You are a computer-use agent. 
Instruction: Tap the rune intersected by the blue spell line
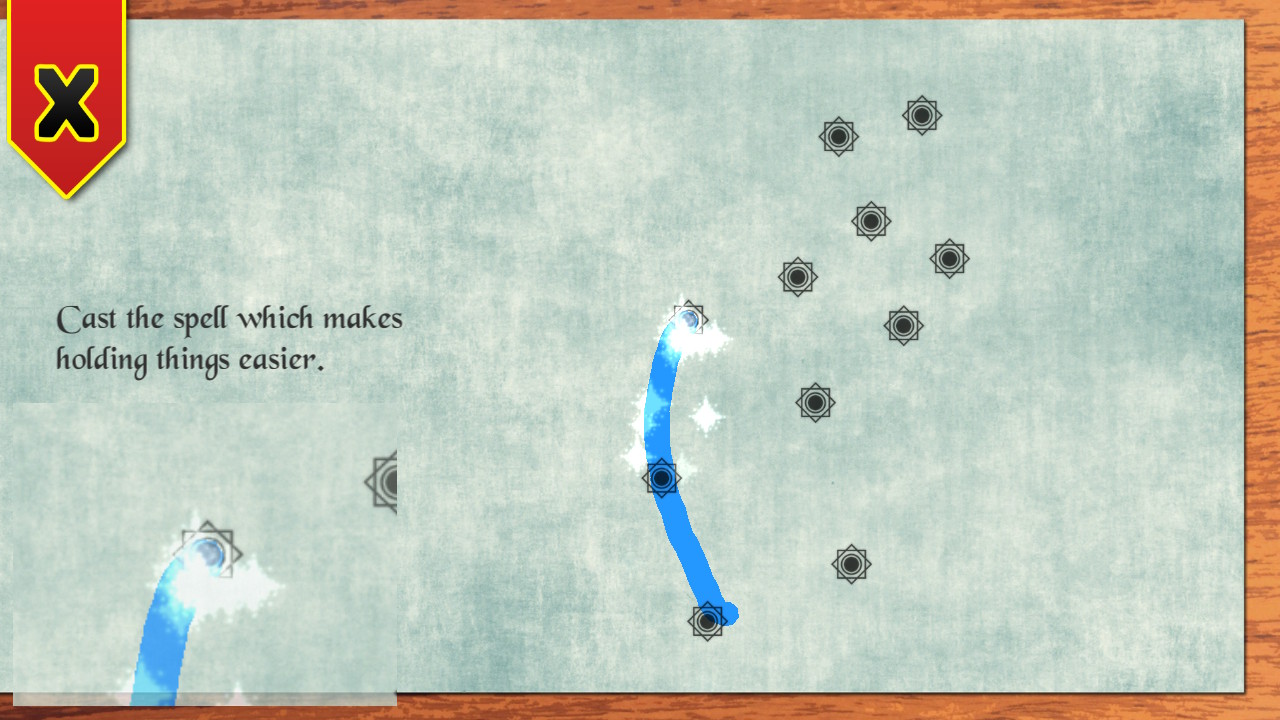click(663, 478)
